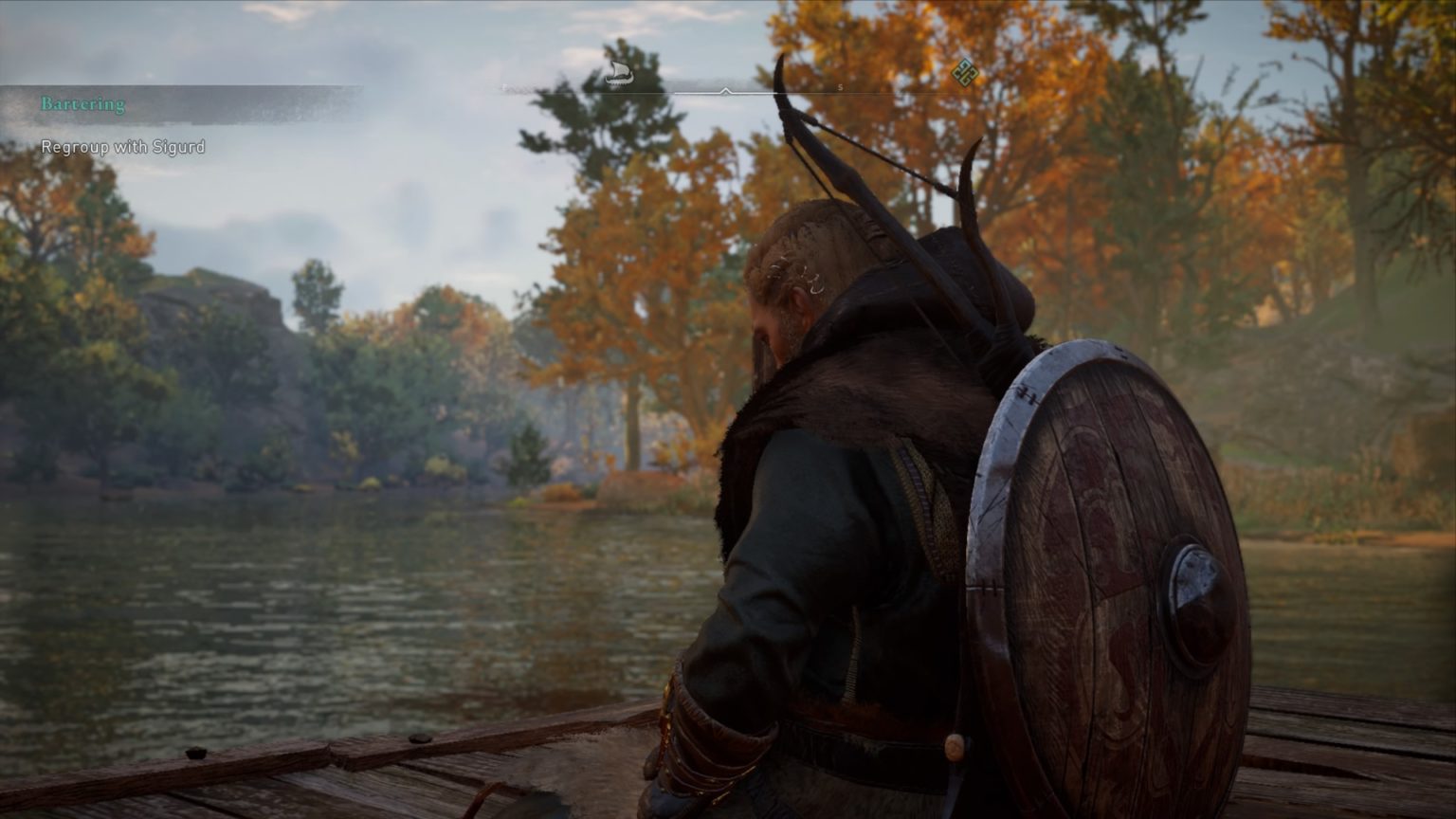Screen dimensions: 1456x819
Task: Click the white chevron at compass center
Action: click(726, 92)
